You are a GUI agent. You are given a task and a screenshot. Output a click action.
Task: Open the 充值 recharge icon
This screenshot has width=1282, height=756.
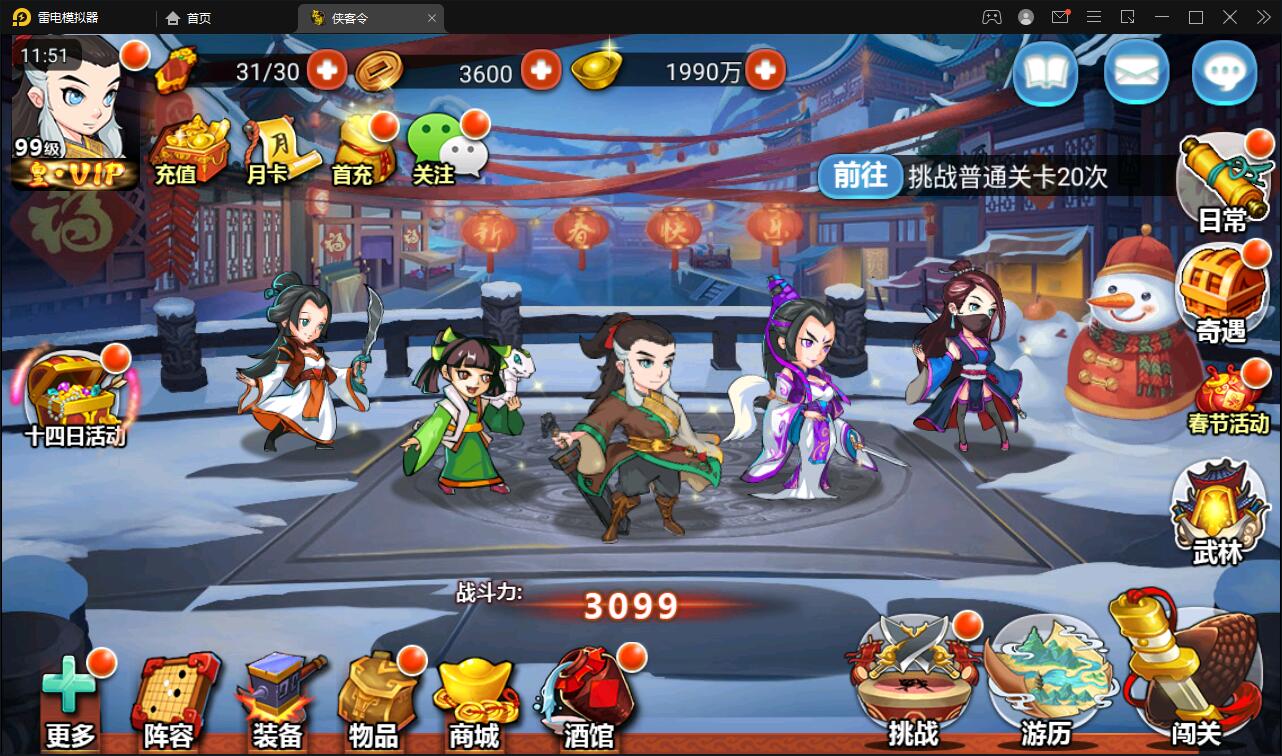tap(190, 150)
